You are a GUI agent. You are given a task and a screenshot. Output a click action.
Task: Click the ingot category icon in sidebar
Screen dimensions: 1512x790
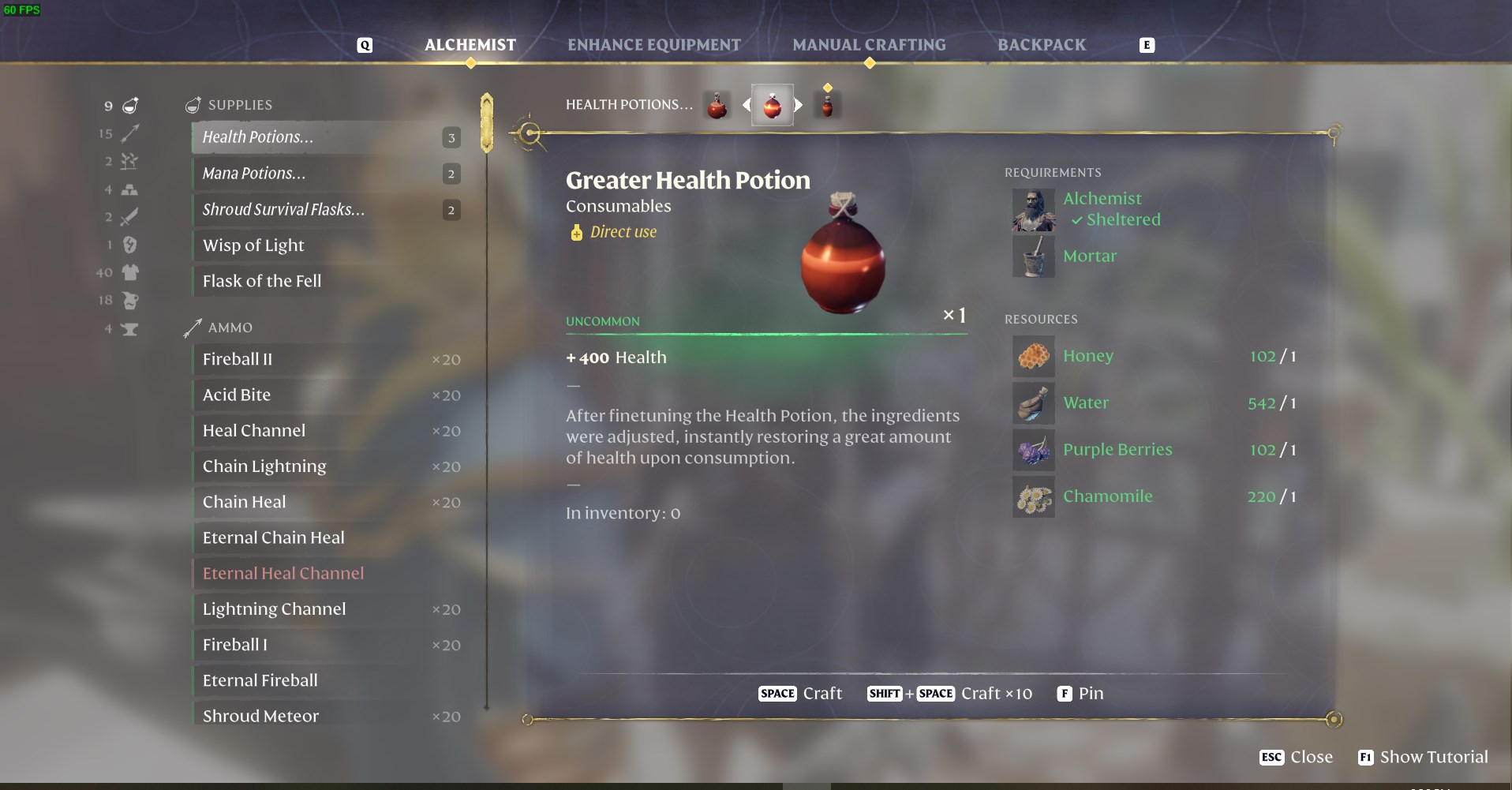tap(130, 189)
